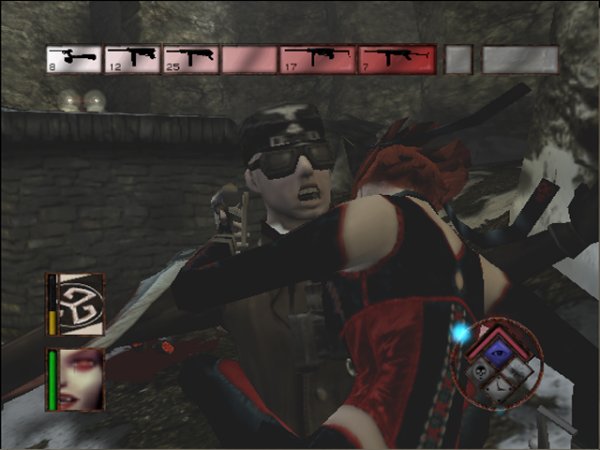Choose the submachine gun with 12 rounds
The width and height of the screenshot is (600, 450).
[132, 59]
